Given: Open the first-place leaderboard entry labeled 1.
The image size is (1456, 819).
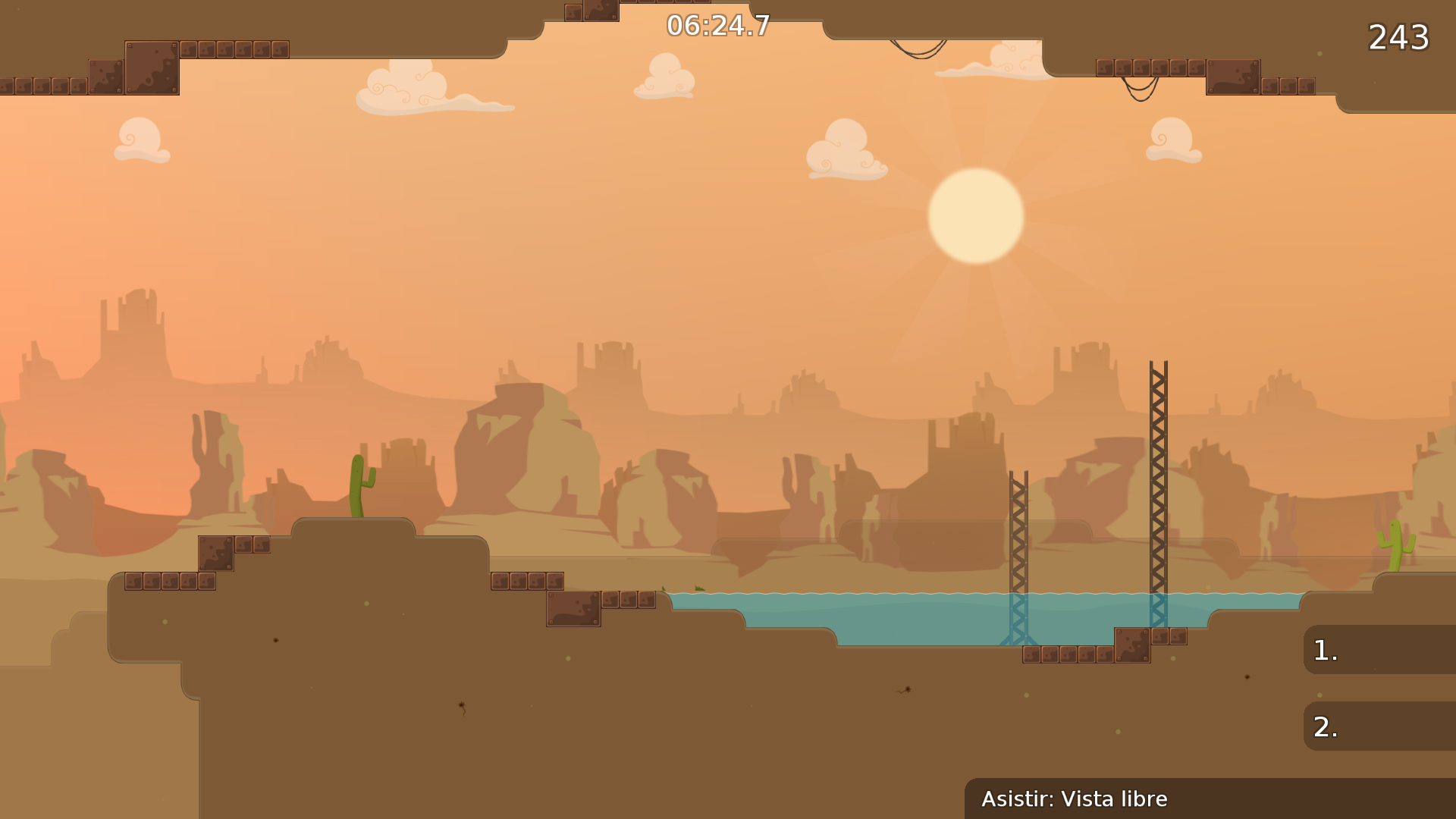Looking at the screenshot, I should point(1379,649).
